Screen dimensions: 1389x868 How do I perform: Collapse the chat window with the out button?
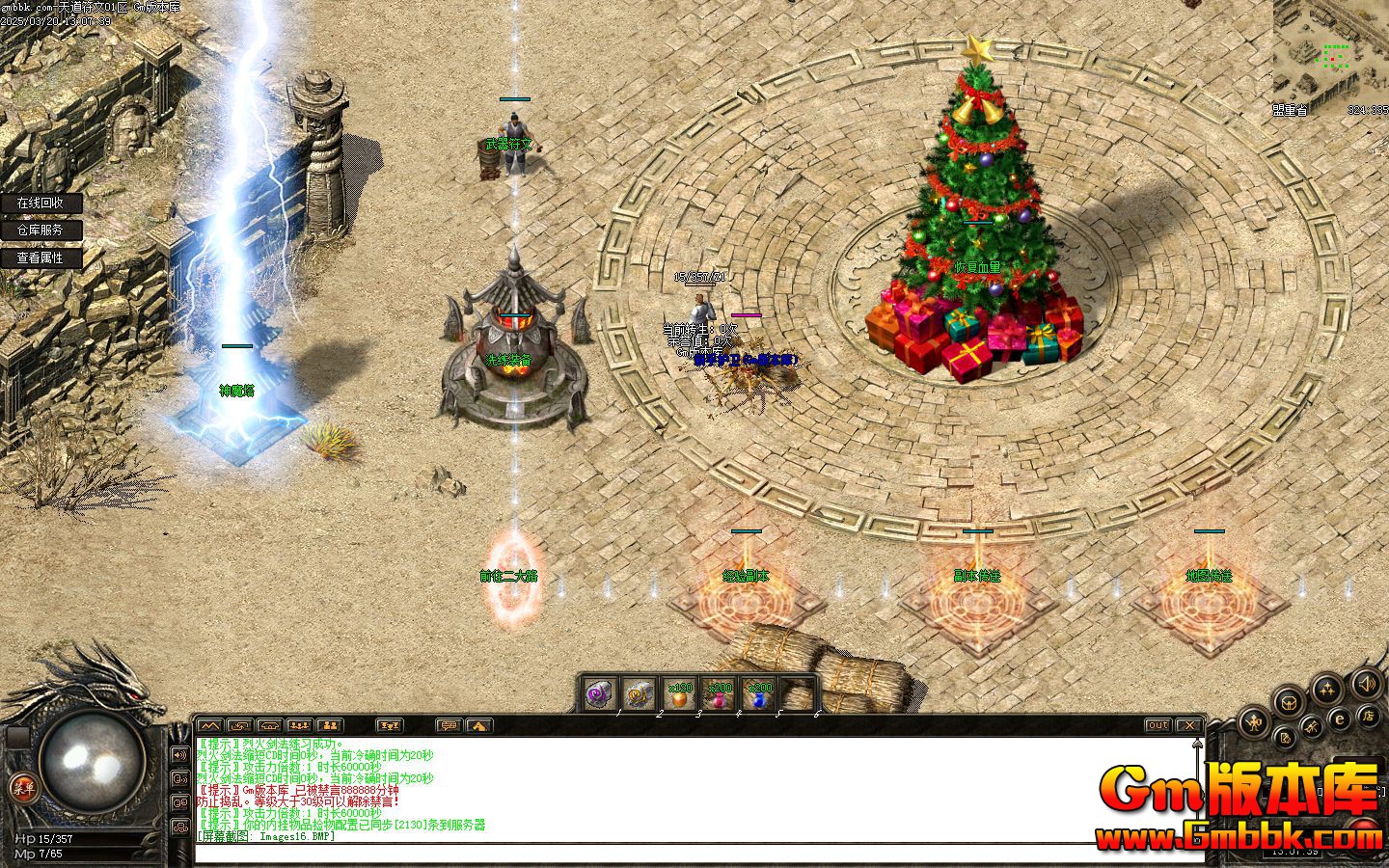[1158, 726]
